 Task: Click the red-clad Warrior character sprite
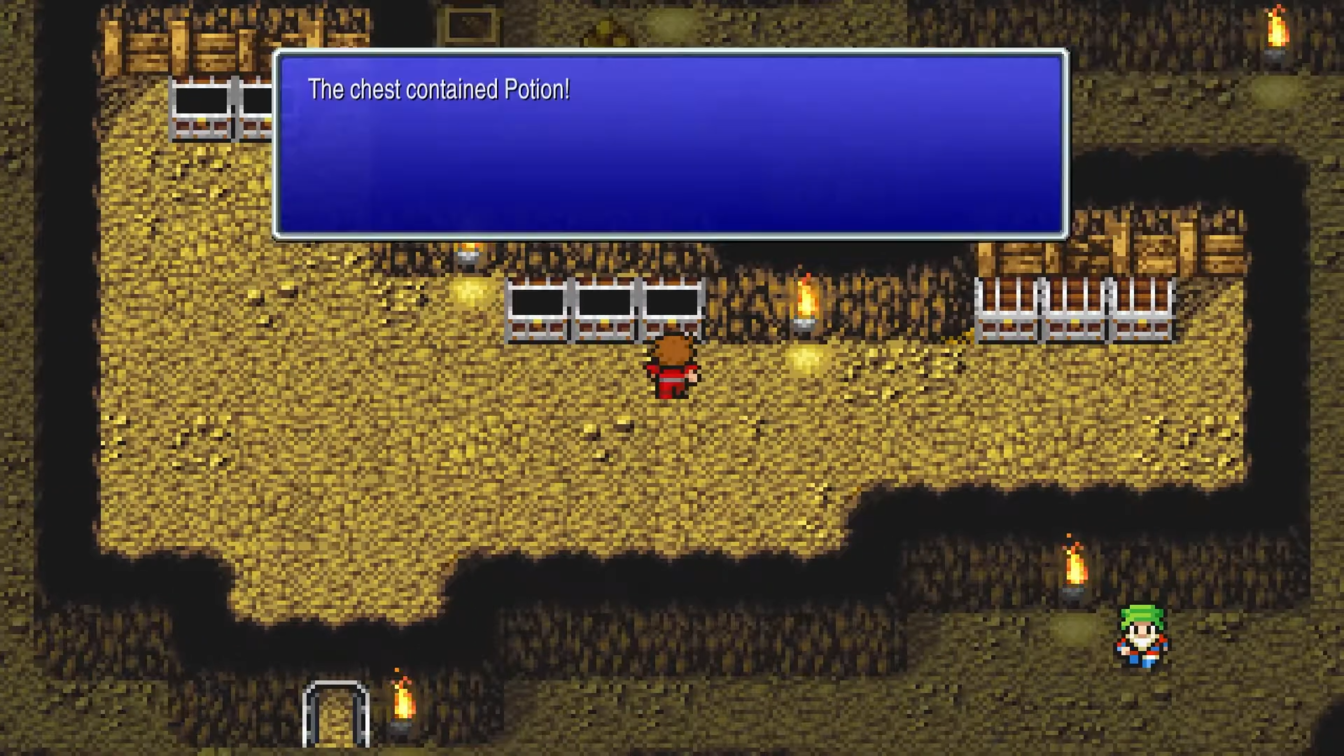pos(674,370)
